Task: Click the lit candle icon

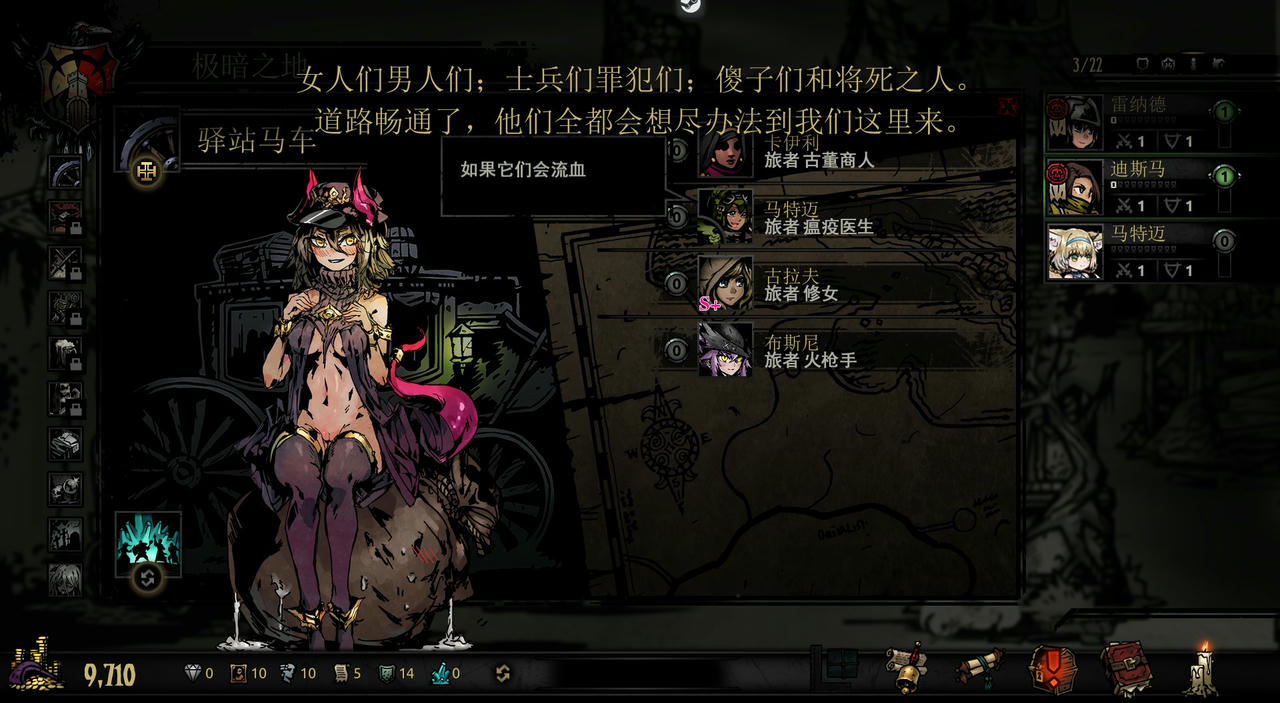Action: pyautogui.click(x=1201, y=668)
